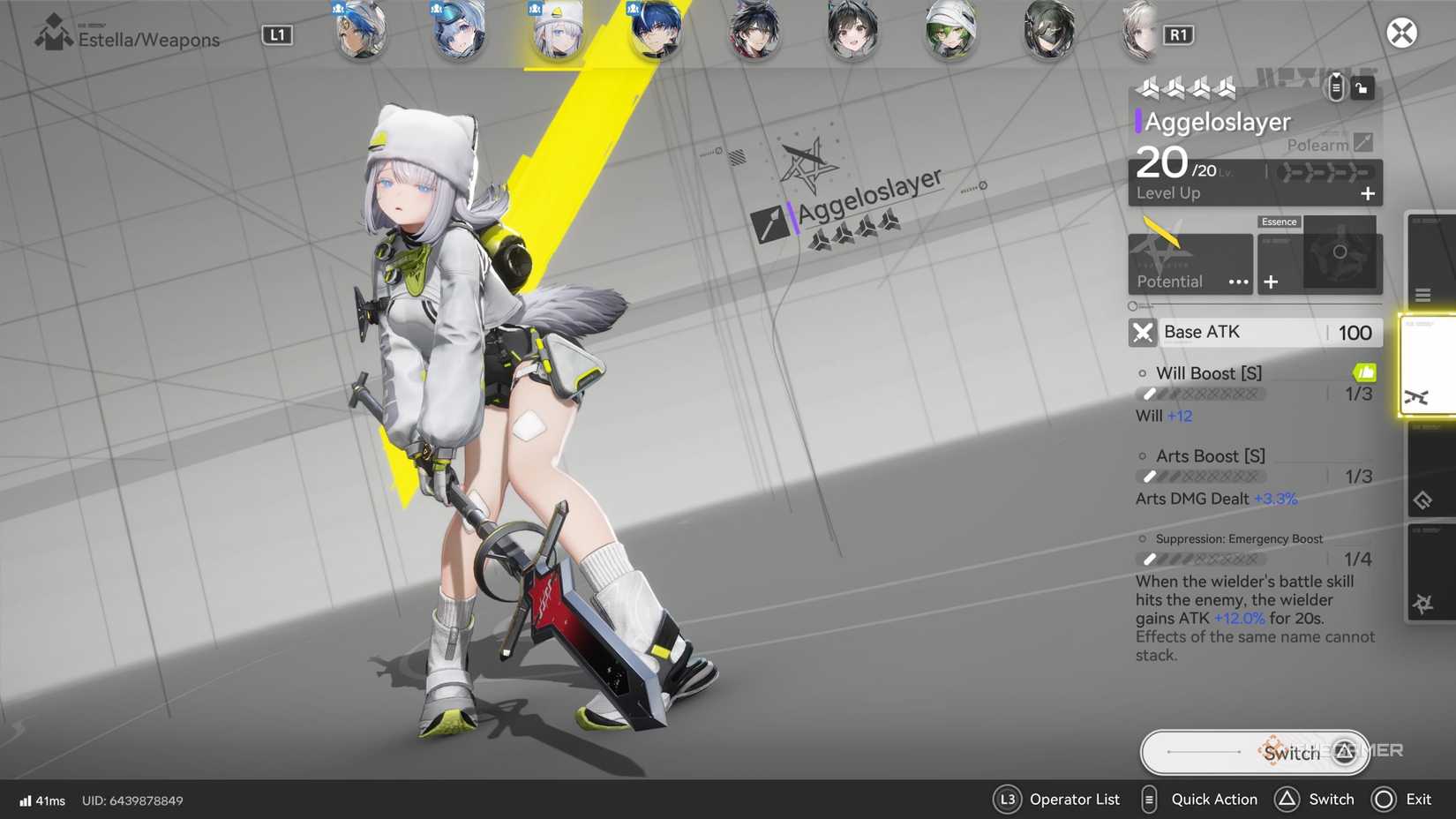Viewport: 1456px width, 819px height.
Task: Expand the weapon capsule dropdown above Aggeloslayer
Action: tap(1334, 87)
